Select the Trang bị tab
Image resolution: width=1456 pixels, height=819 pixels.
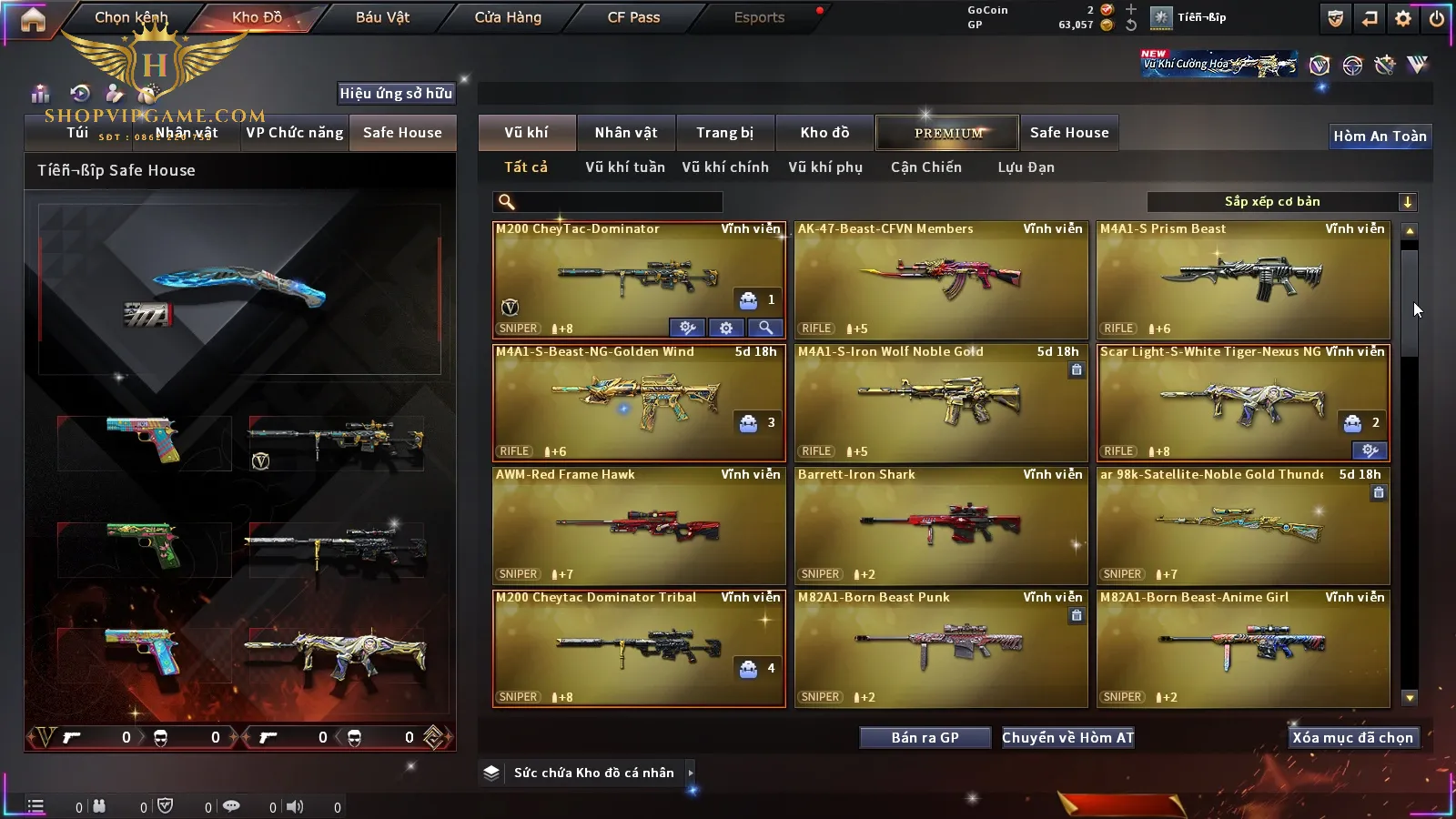point(724,133)
